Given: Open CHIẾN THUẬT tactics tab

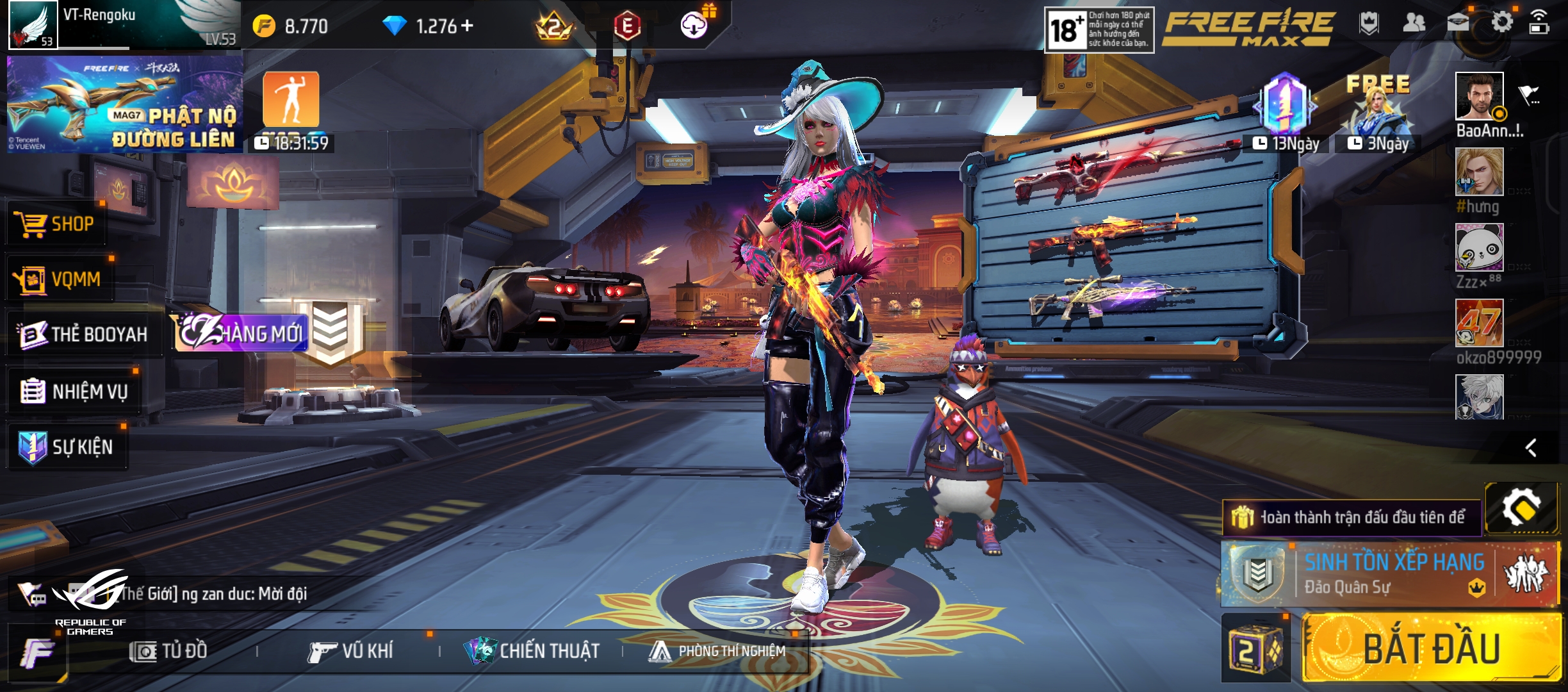Looking at the screenshot, I should pyautogui.click(x=533, y=651).
